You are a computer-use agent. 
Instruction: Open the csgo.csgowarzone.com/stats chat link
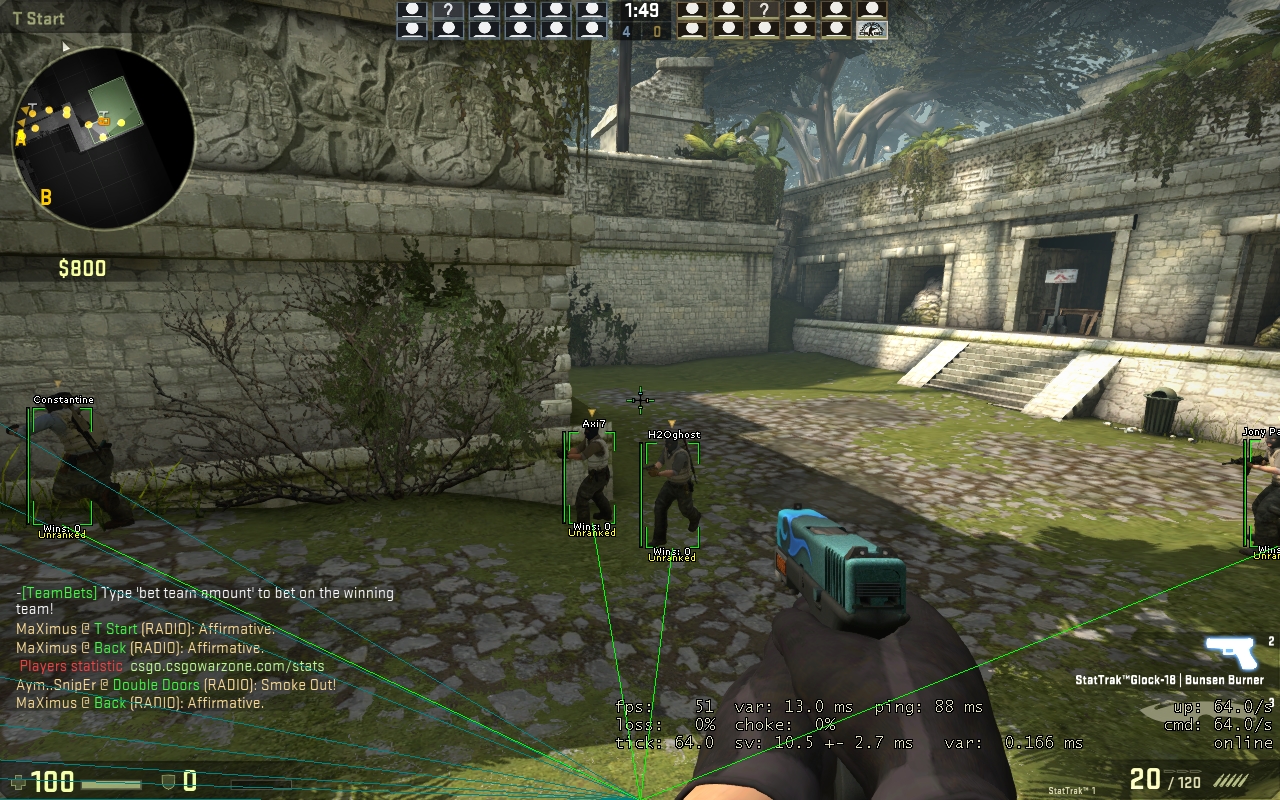(227, 666)
